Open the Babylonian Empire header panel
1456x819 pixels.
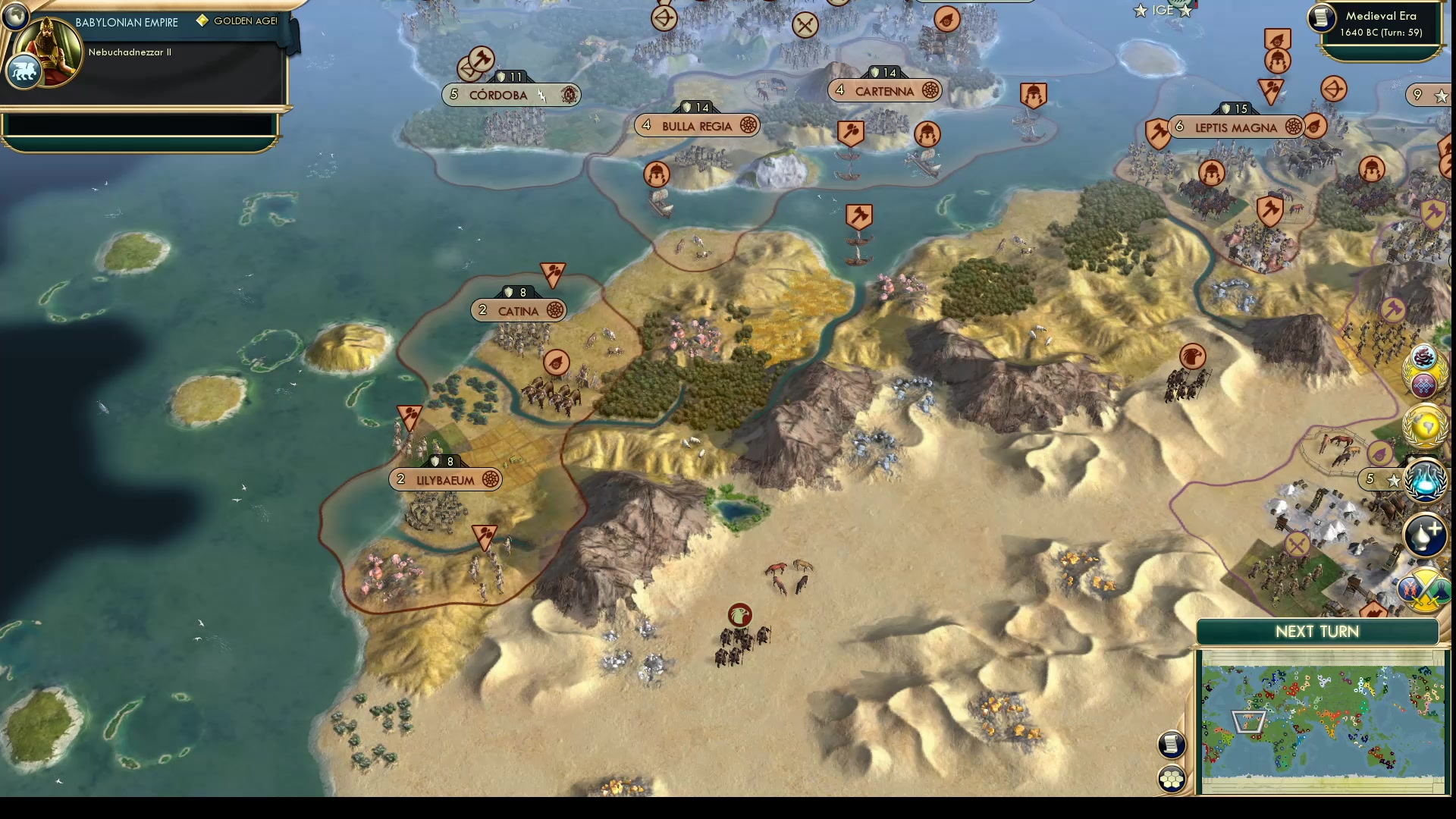(125, 22)
